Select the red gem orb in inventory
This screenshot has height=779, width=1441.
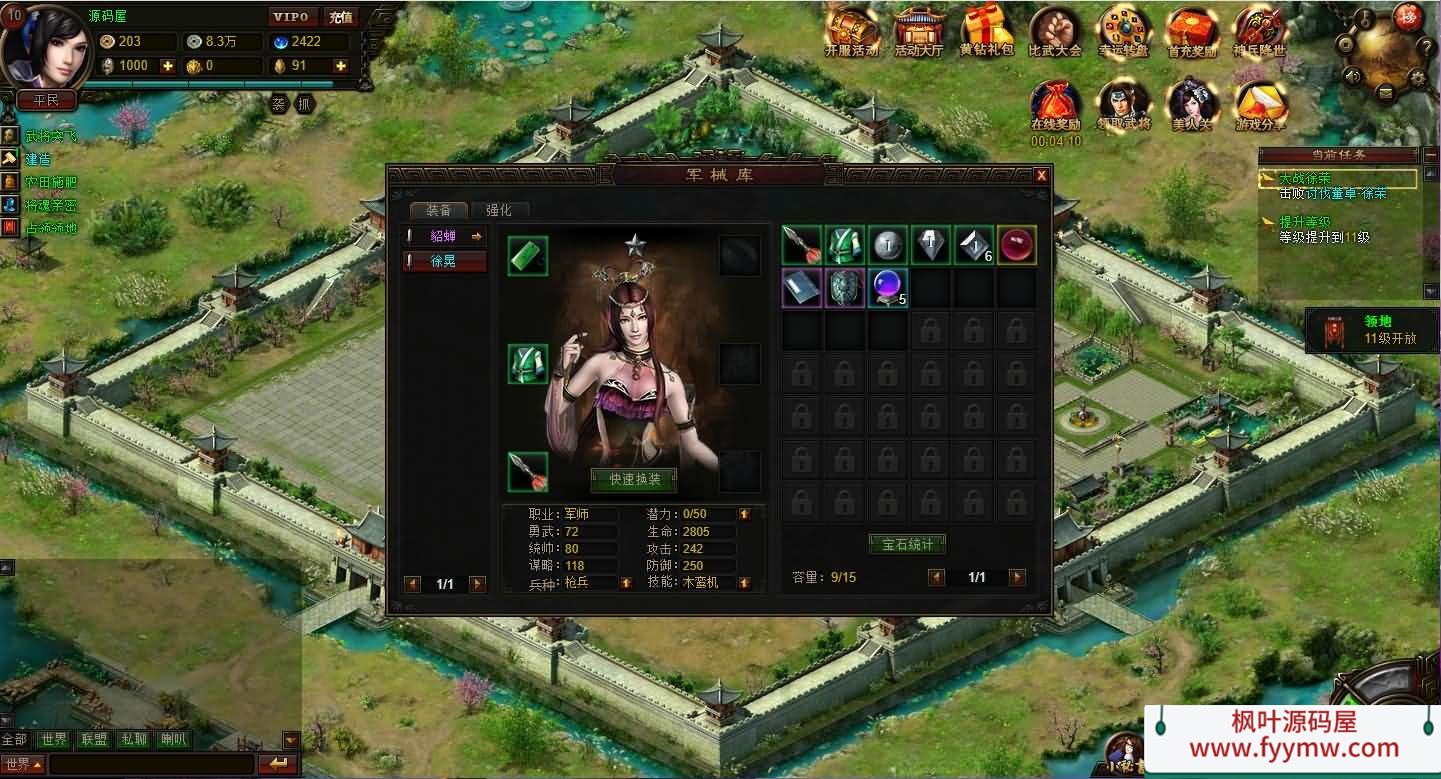pyautogui.click(x=1016, y=245)
